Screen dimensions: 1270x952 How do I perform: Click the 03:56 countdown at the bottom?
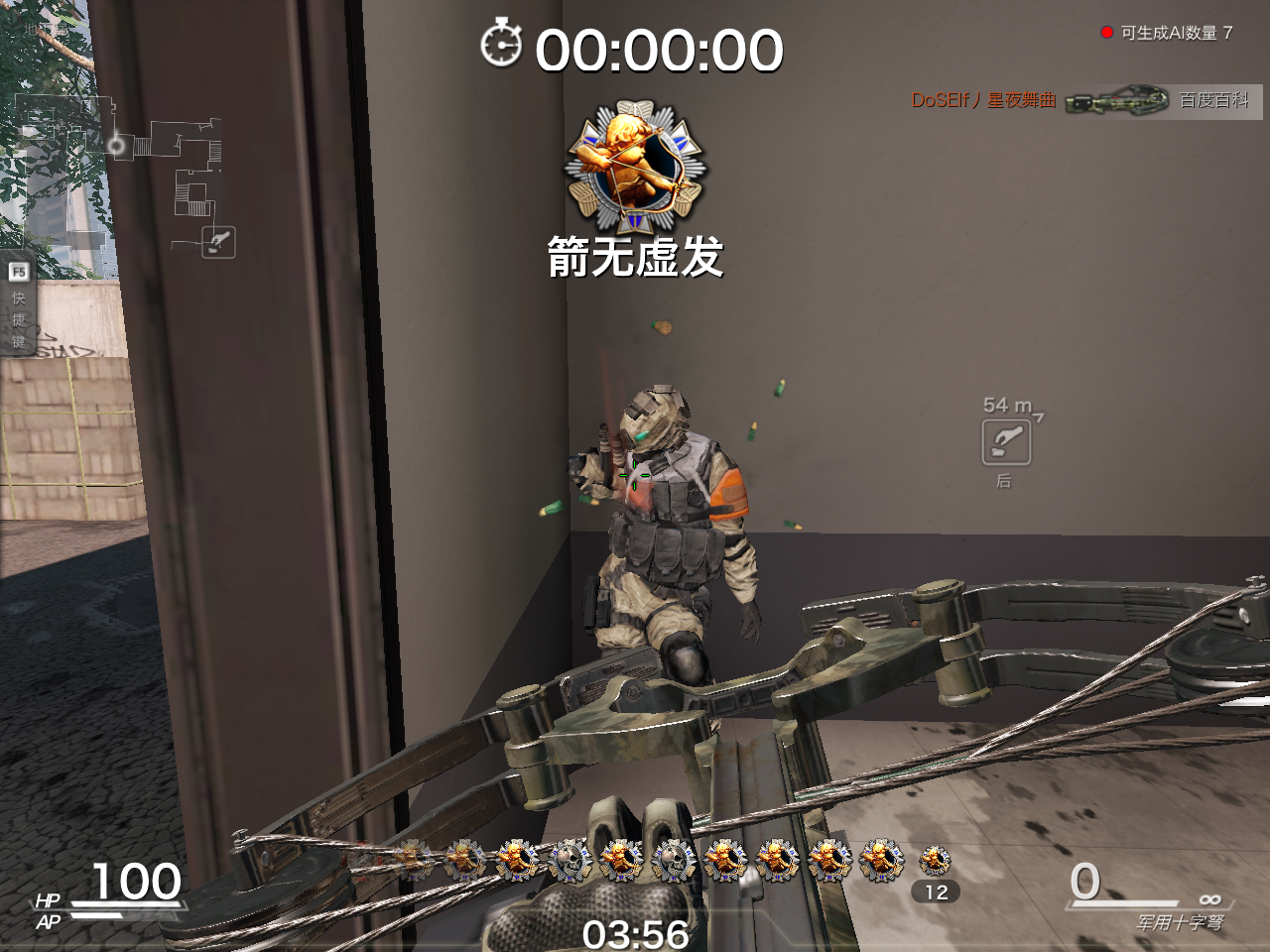[635, 933]
